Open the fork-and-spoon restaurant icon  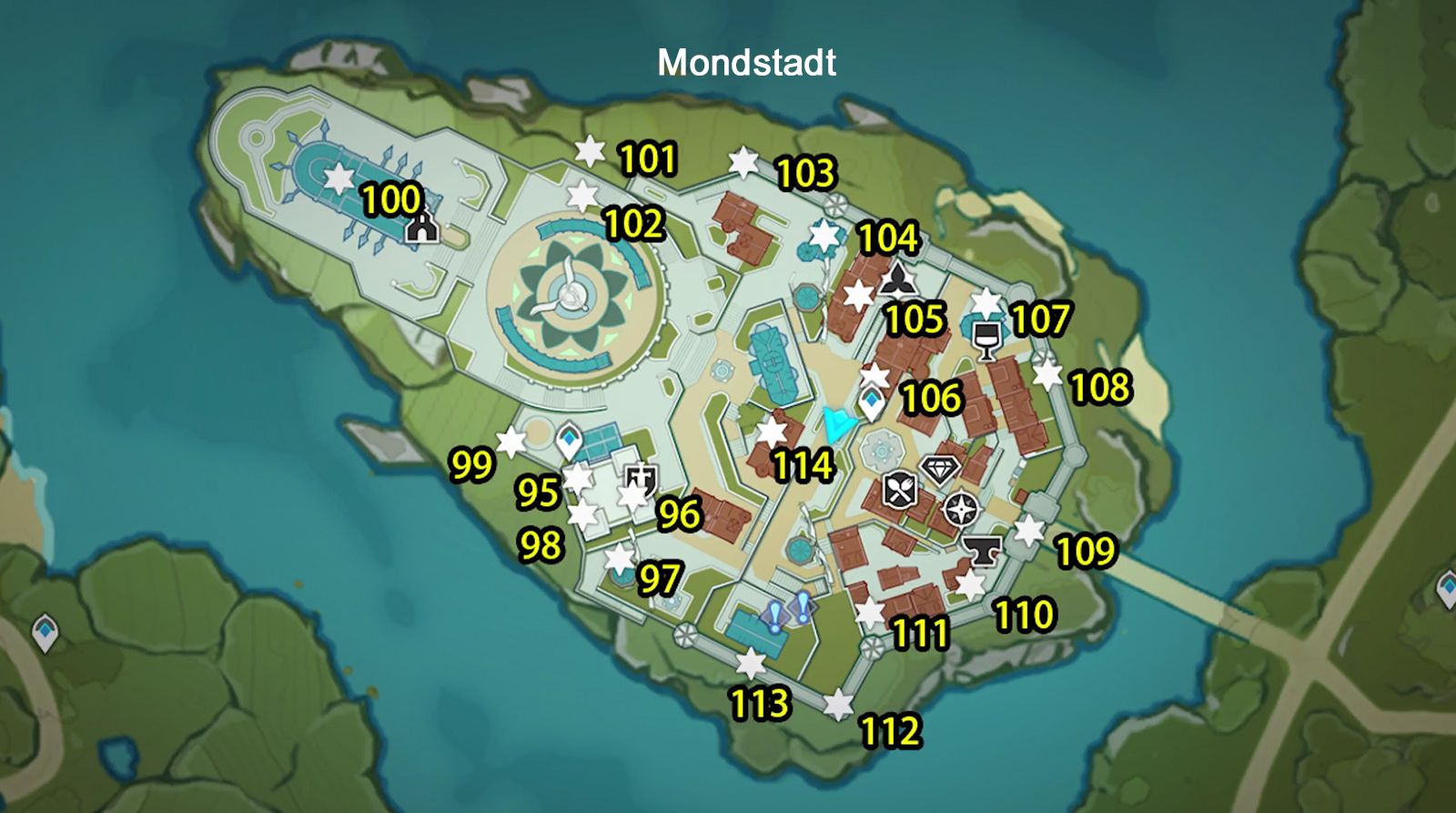[899, 490]
